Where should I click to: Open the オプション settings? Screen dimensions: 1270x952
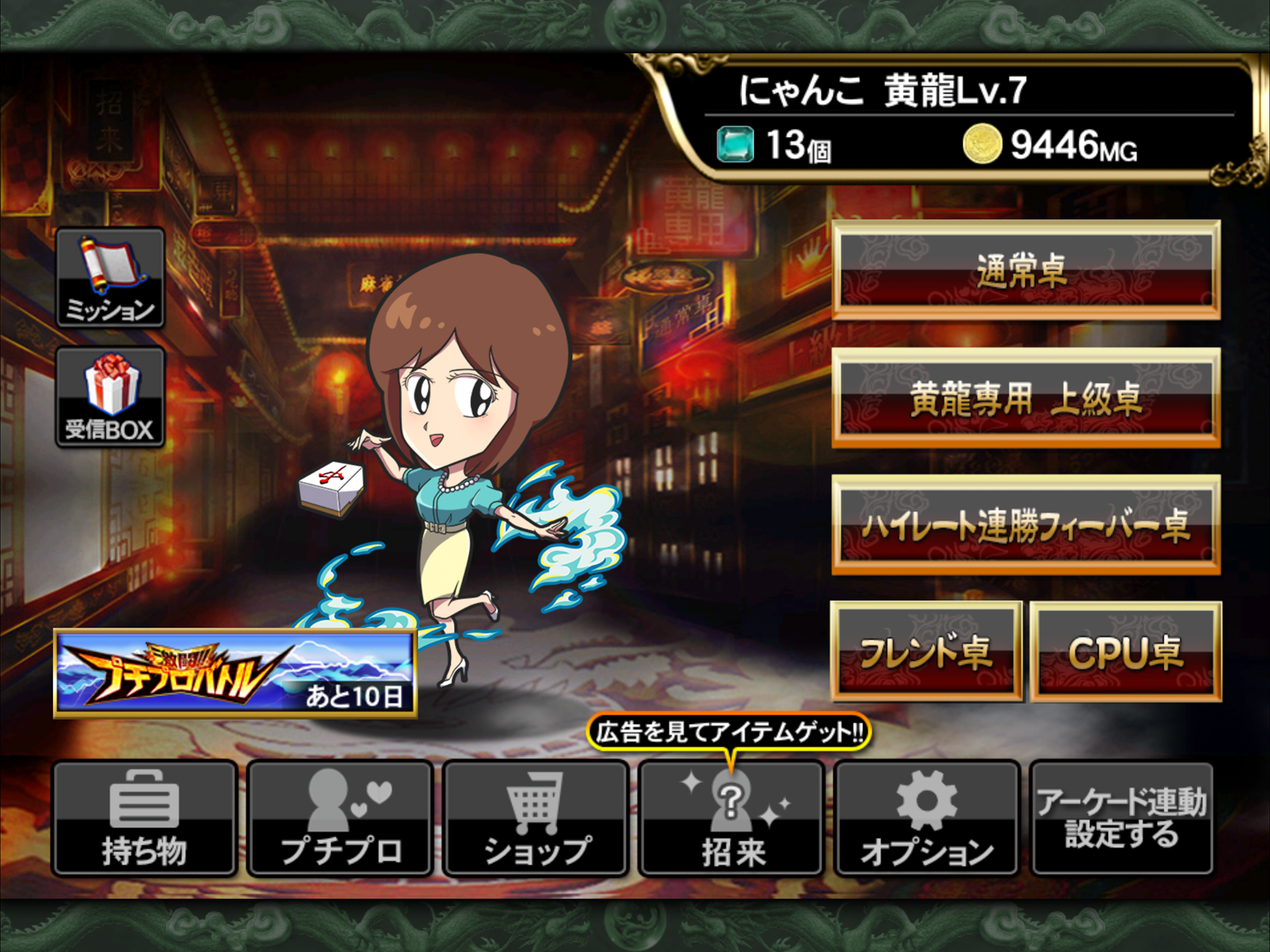927,818
